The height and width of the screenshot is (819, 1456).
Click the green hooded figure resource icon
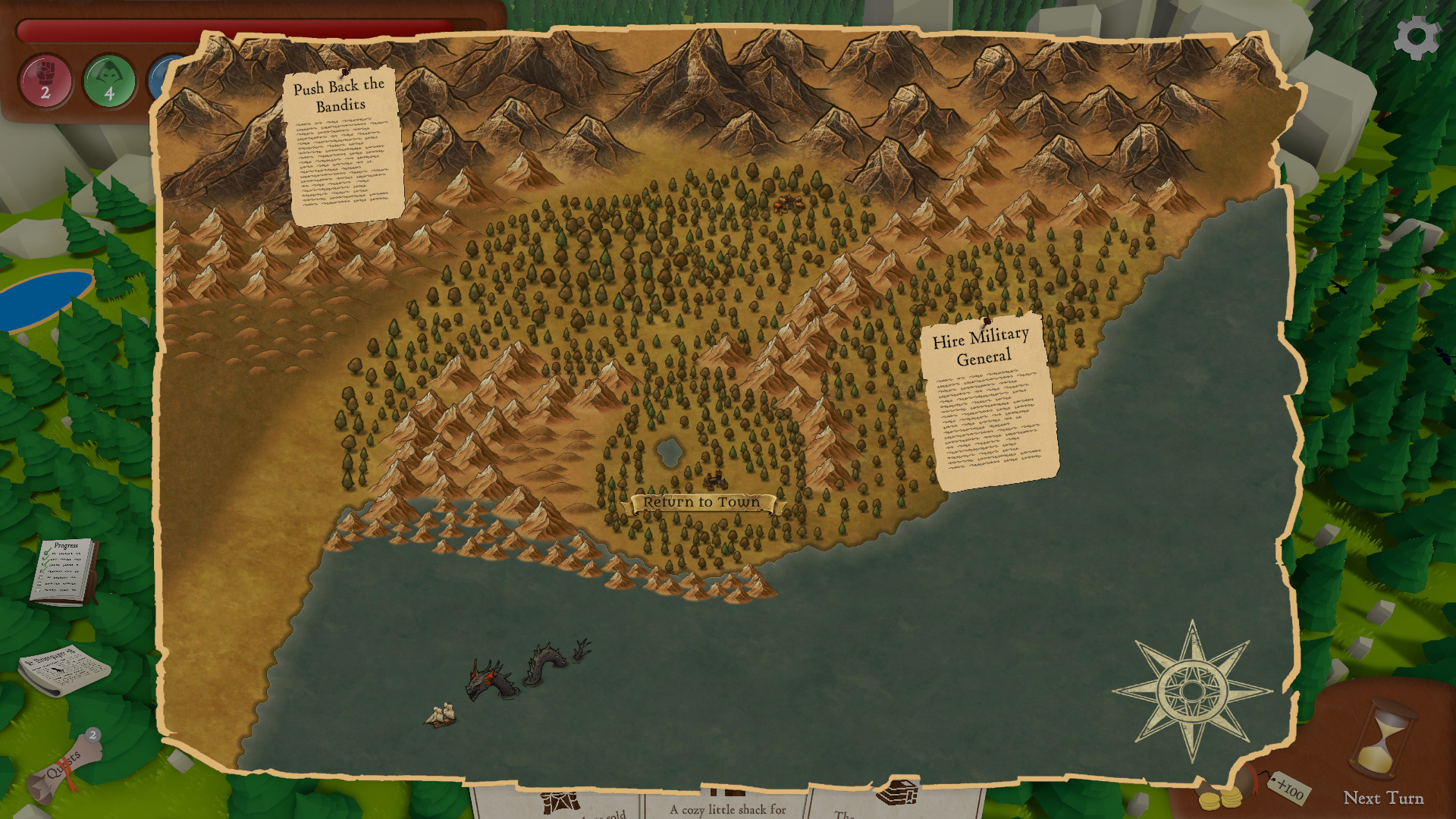[x=109, y=80]
